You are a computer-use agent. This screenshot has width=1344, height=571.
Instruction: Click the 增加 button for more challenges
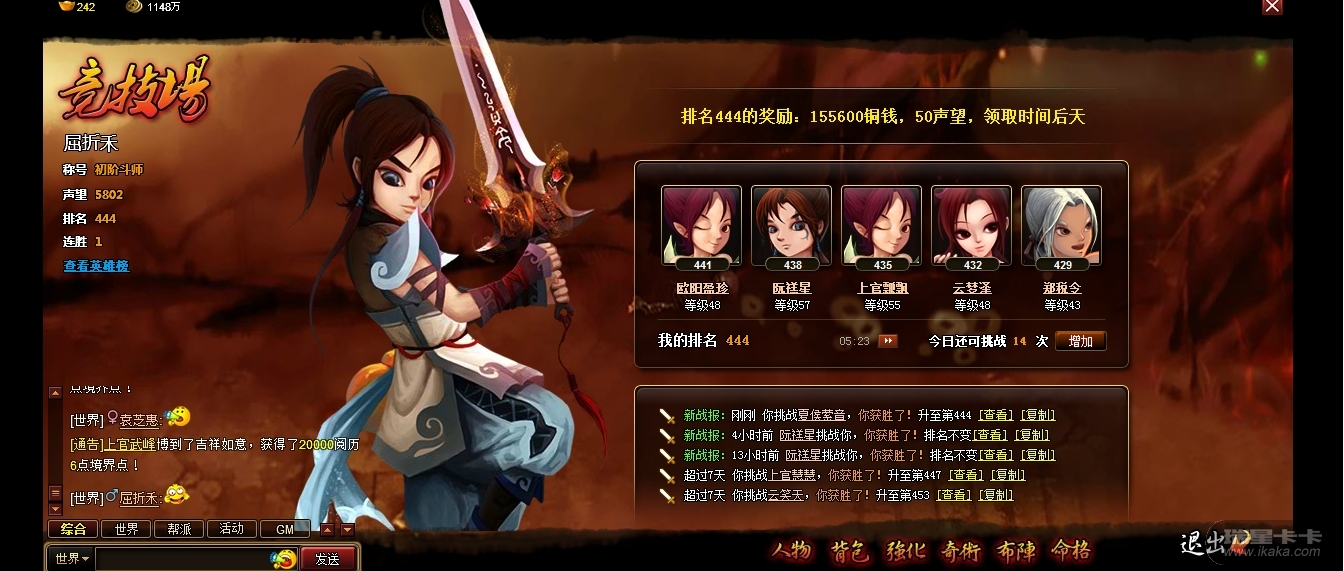[1080, 341]
